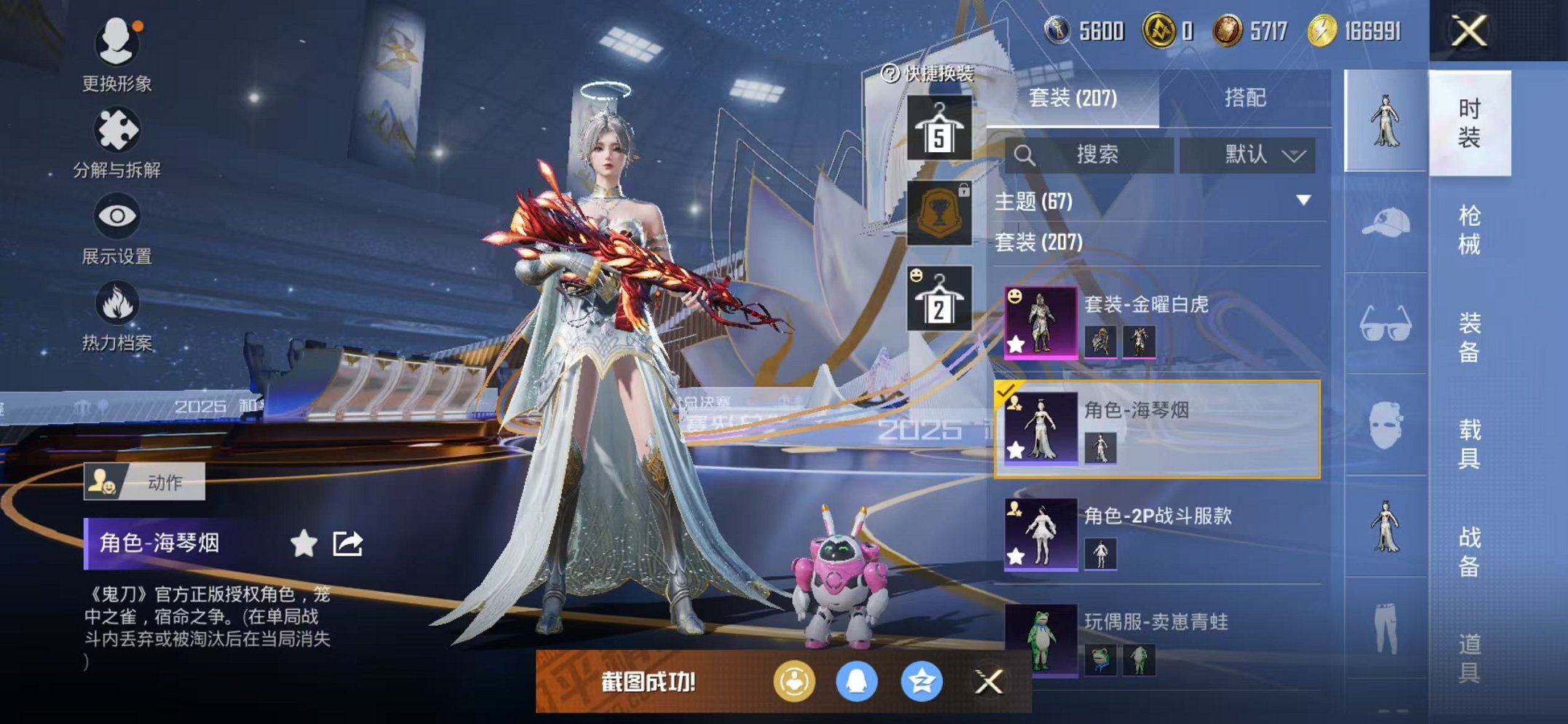1568x724 pixels.
Task: Open 更换形象 change appearance
Action: pyautogui.click(x=117, y=55)
